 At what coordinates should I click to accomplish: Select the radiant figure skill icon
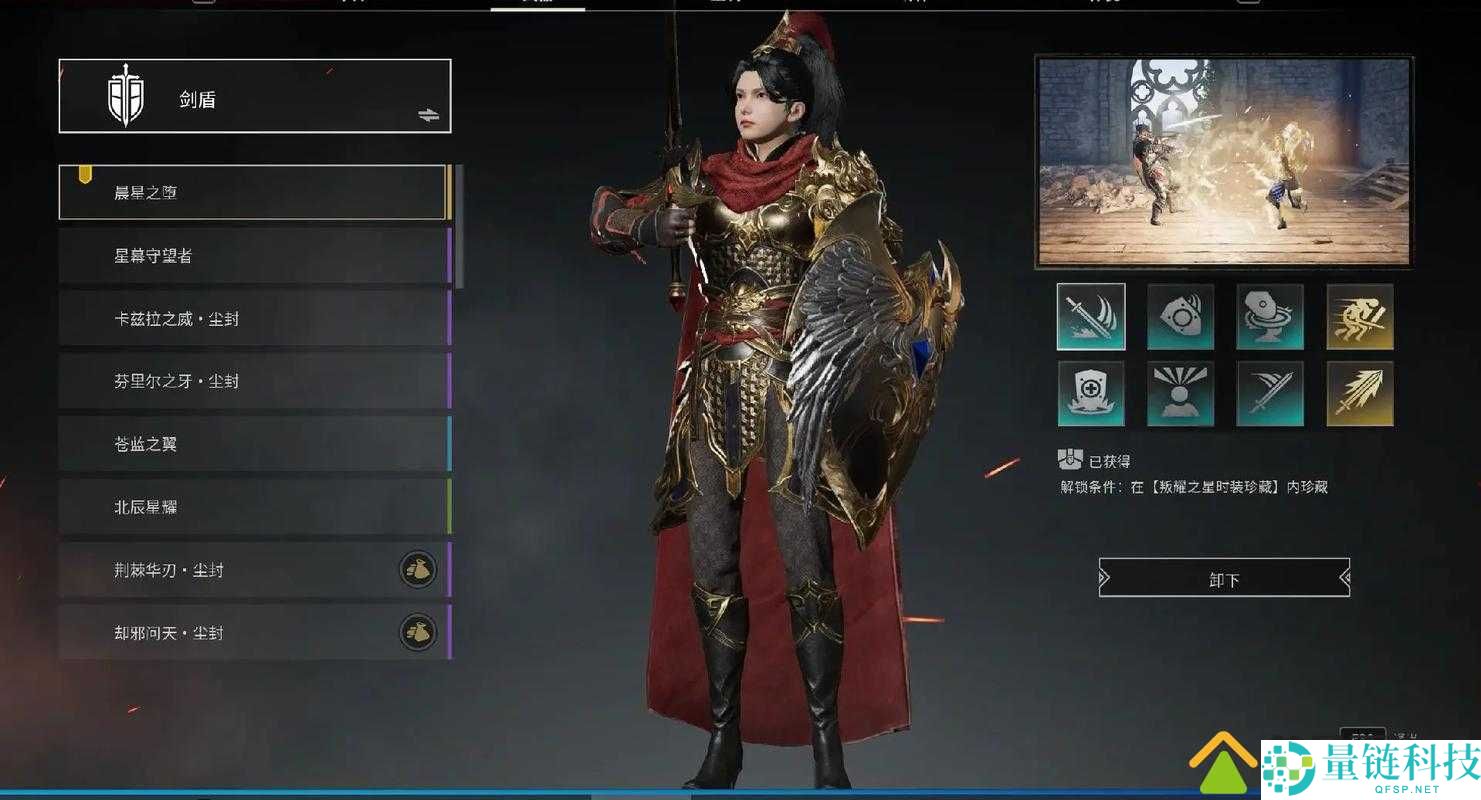(1180, 394)
